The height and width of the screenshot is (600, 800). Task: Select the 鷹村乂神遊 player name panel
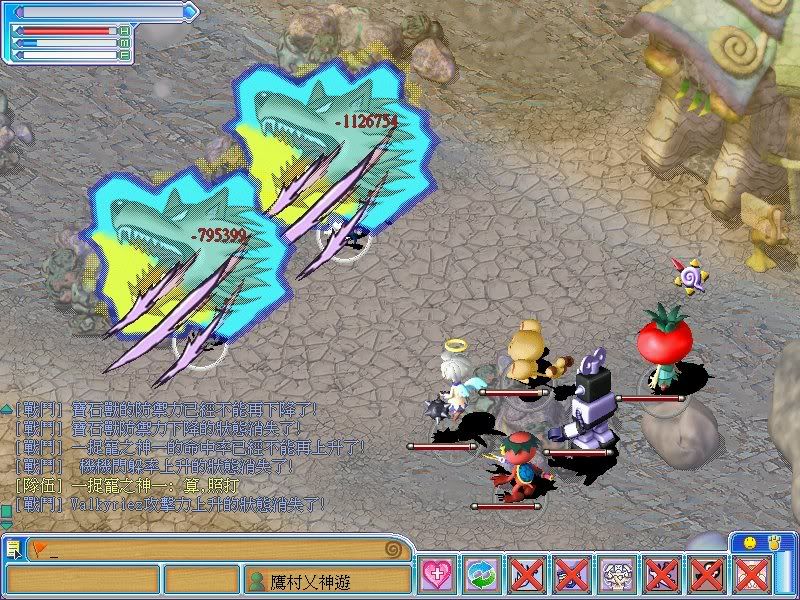(x=327, y=579)
